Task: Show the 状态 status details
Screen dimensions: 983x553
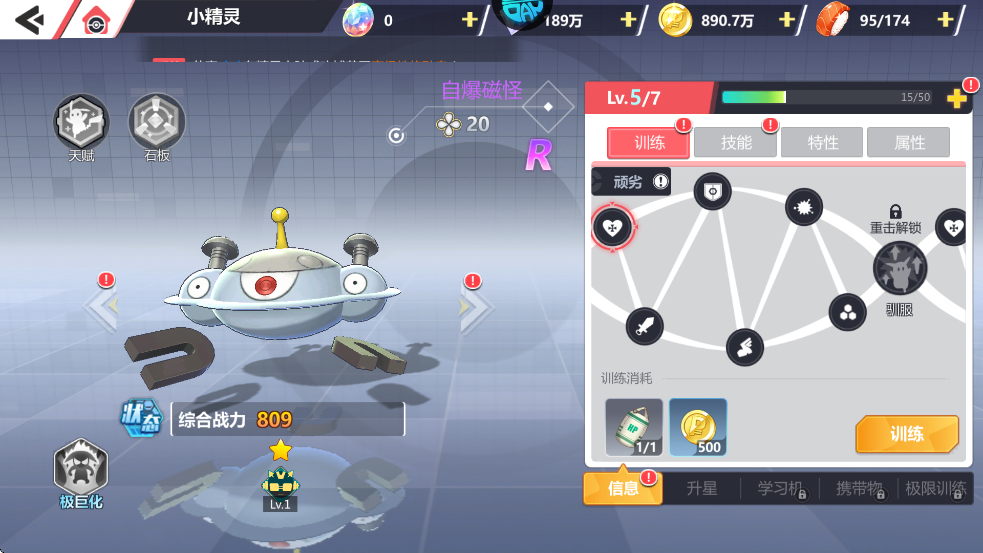Action: 142,419
